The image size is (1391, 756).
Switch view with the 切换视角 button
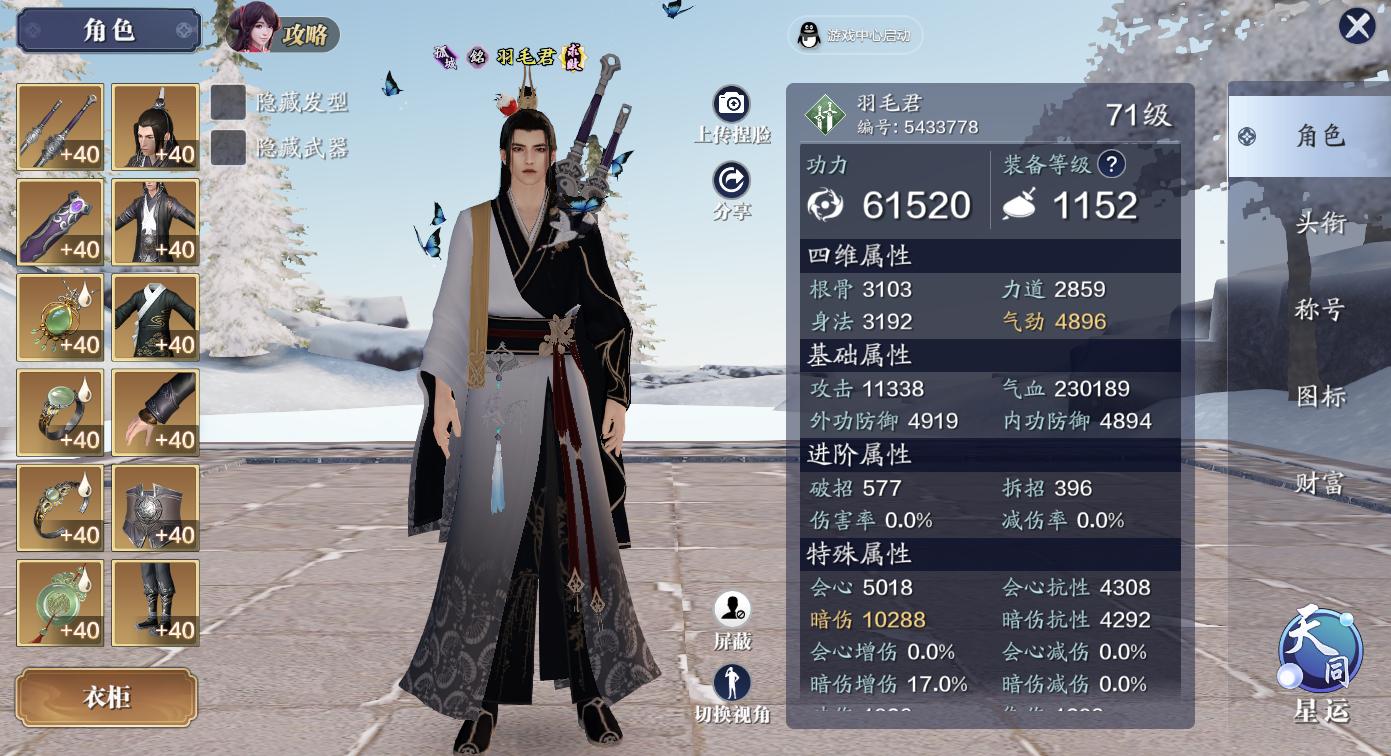[732, 685]
